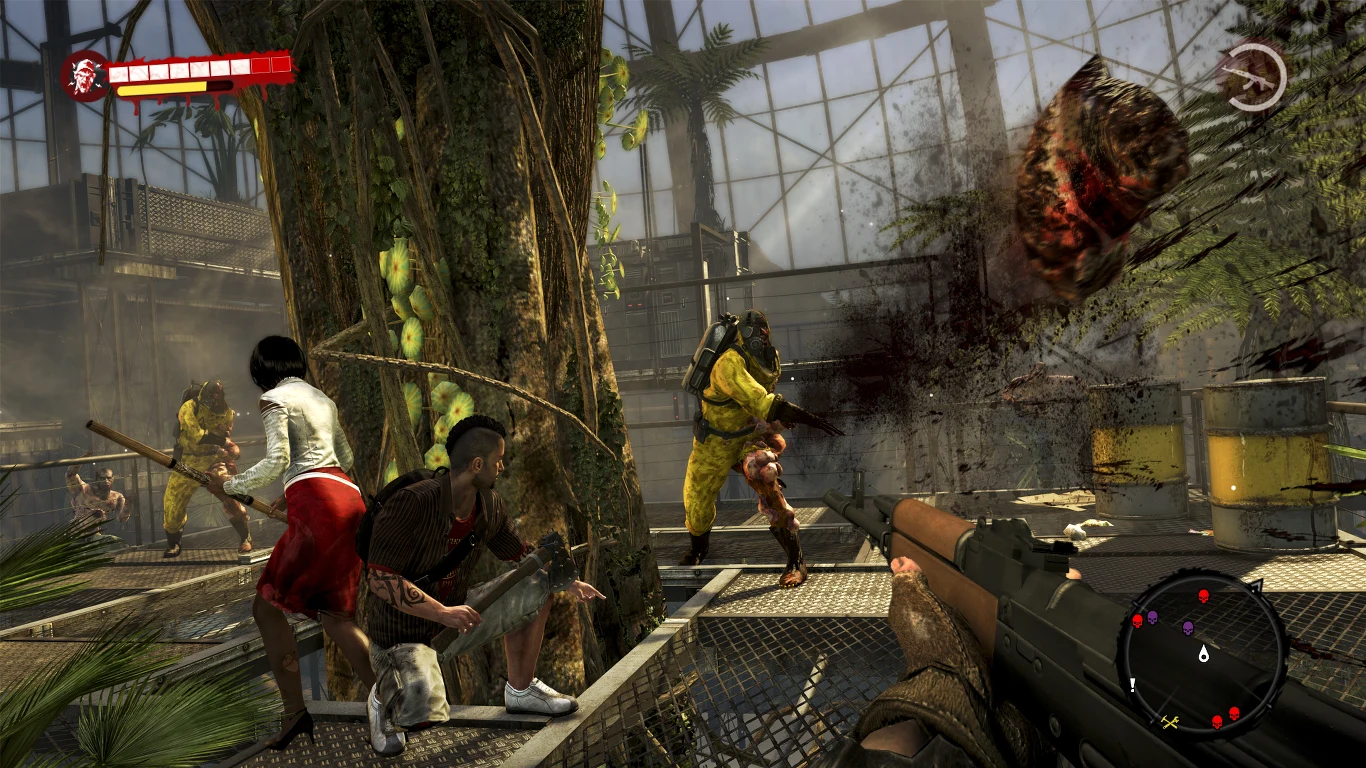Click a red skull enemy marker on the minimap
Screen dimensions: 1366x768
1203,595
